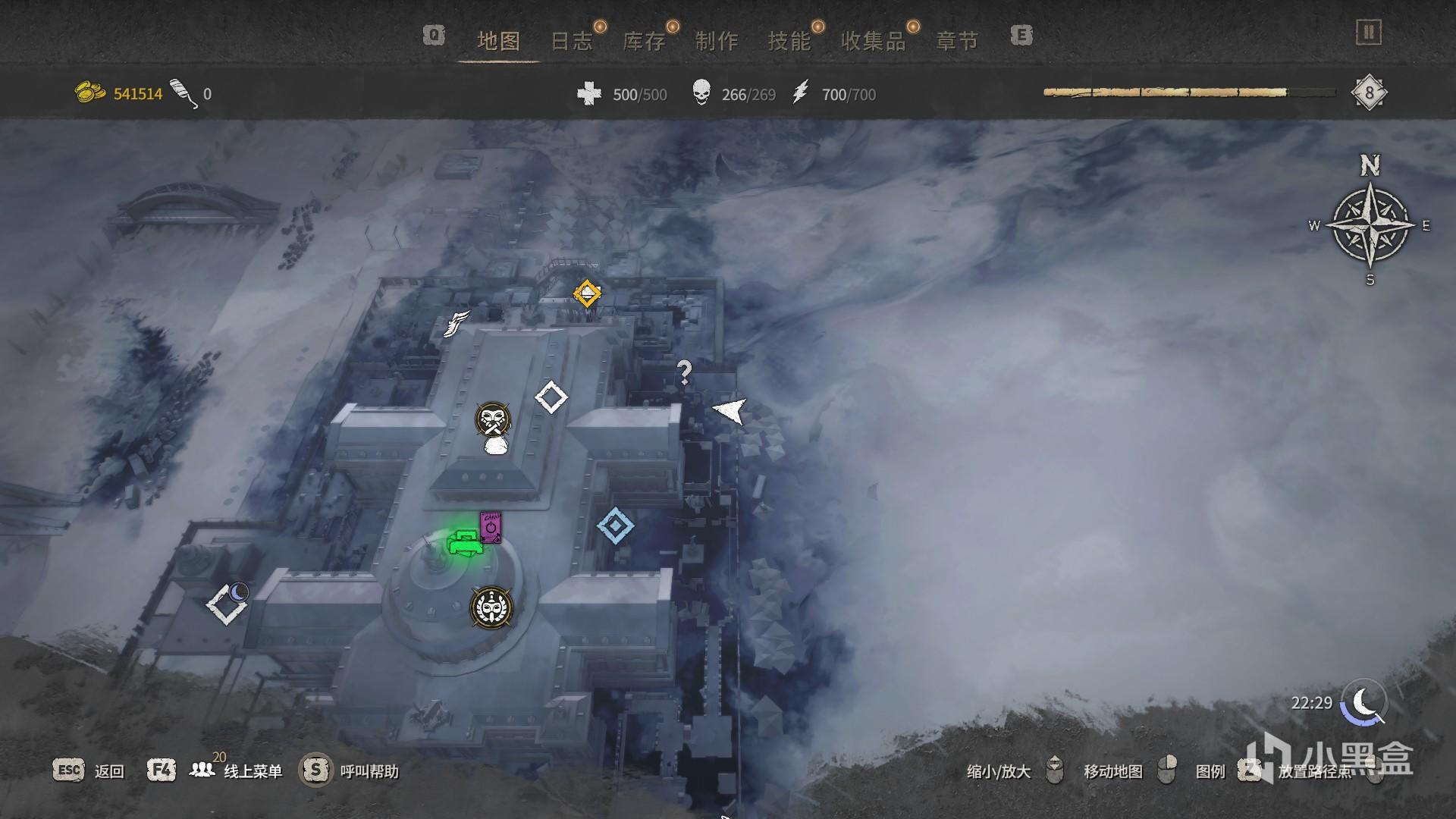Select the blue diamond map marker
Screen dimensions: 1456x819
615,525
